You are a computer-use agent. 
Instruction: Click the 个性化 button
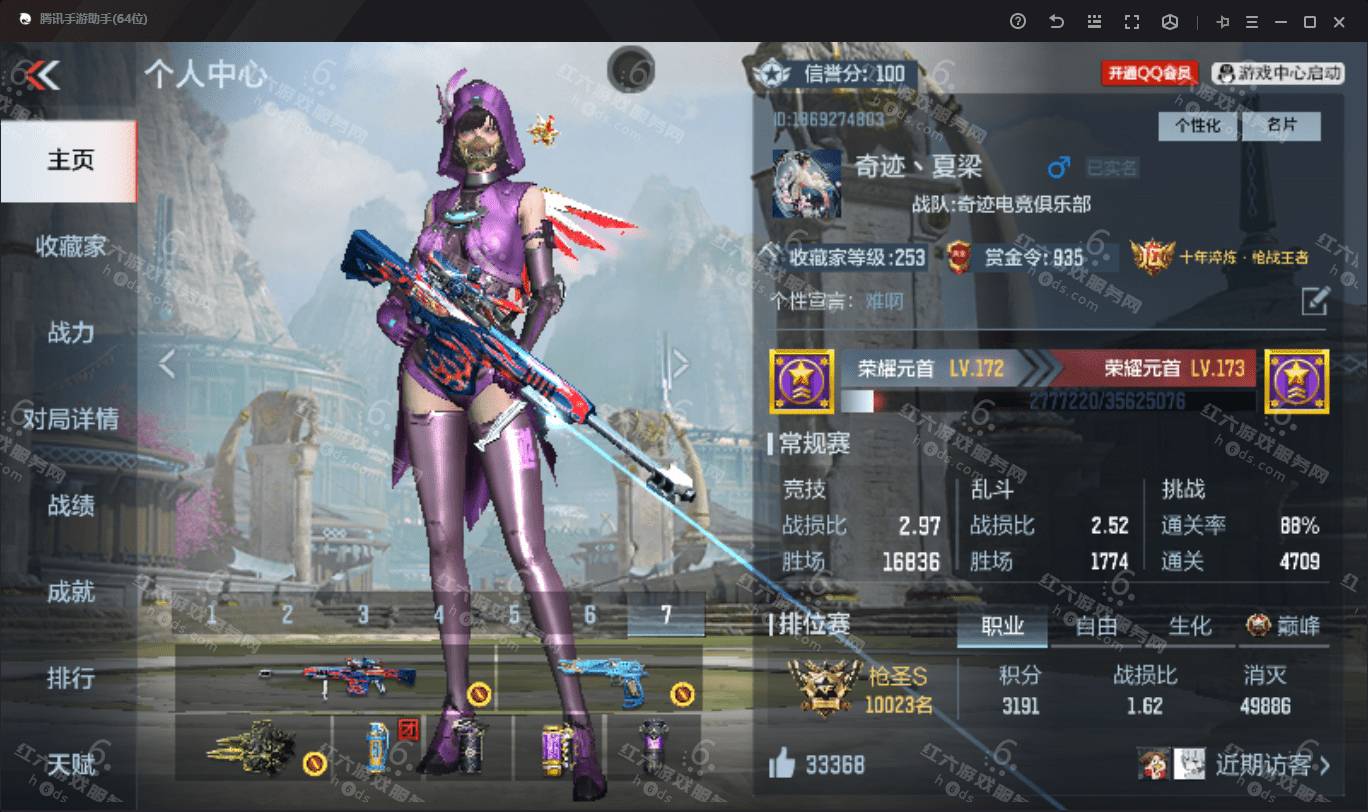[1197, 126]
